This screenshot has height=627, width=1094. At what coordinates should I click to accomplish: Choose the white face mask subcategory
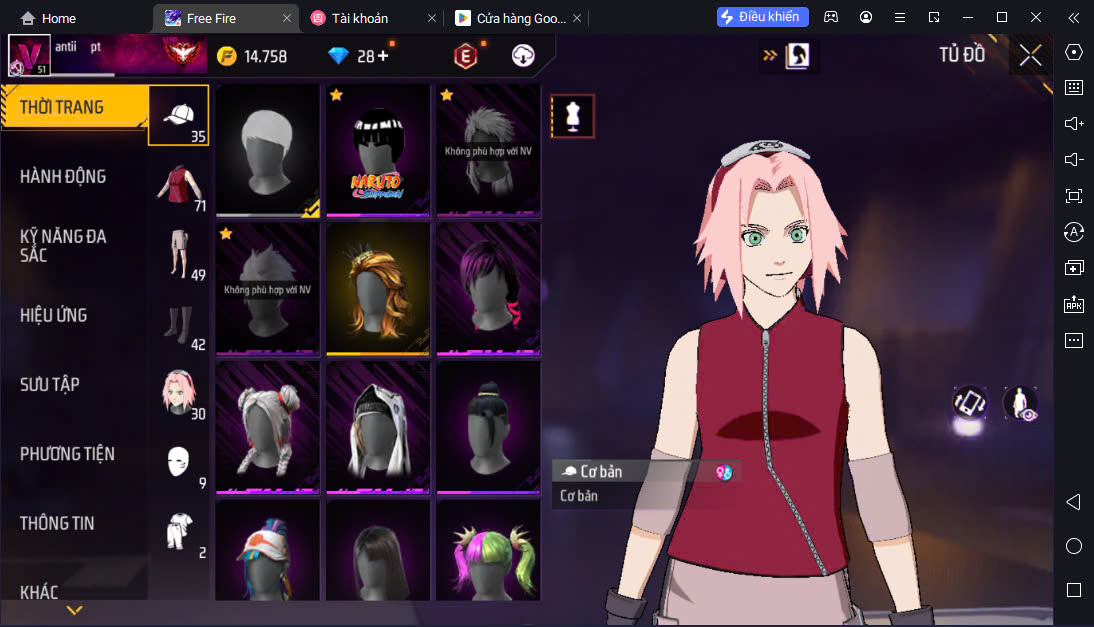[179, 462]
